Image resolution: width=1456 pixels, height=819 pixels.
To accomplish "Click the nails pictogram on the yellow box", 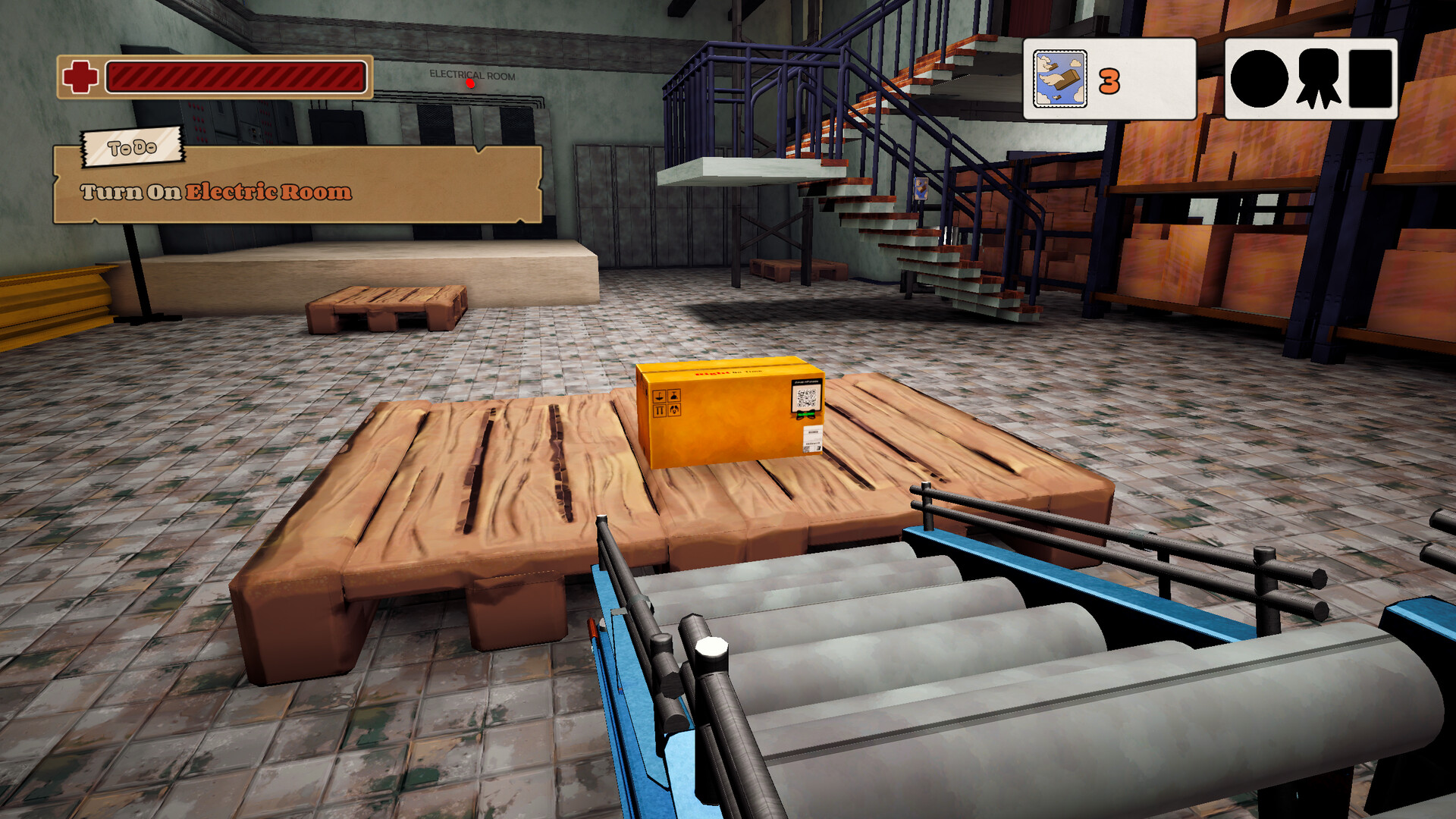I will click(659, 410).
